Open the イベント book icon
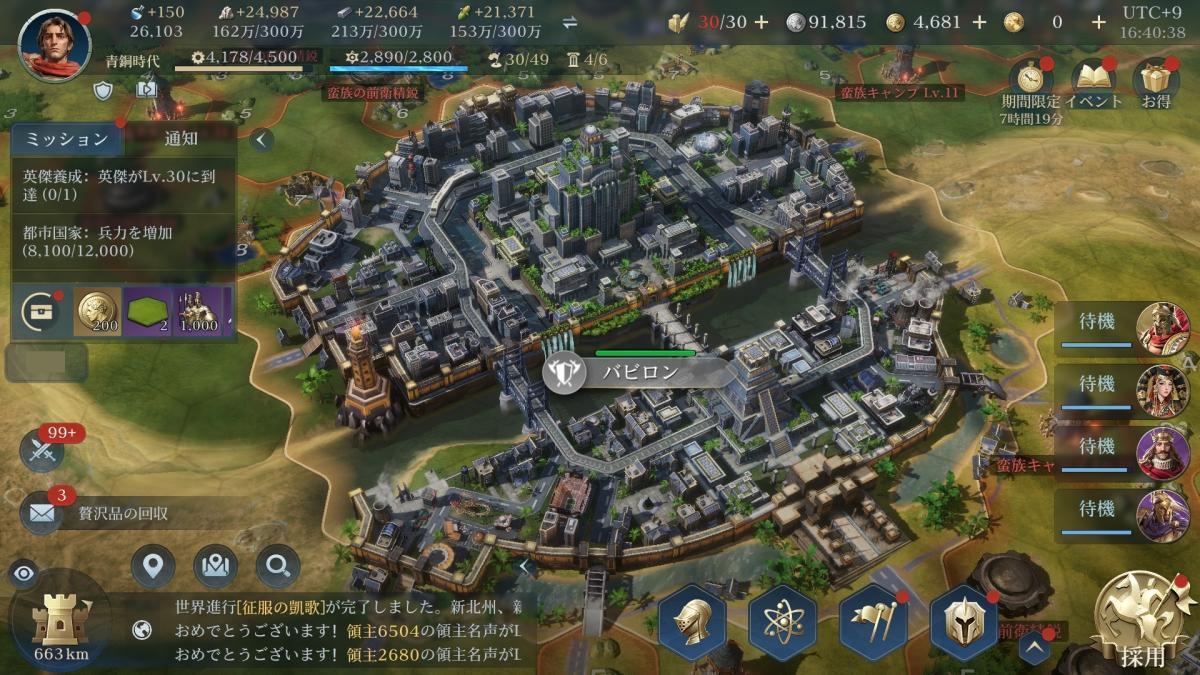Image resolution: width=1200 pixels, height=675 pixels. pos(1093,78)
